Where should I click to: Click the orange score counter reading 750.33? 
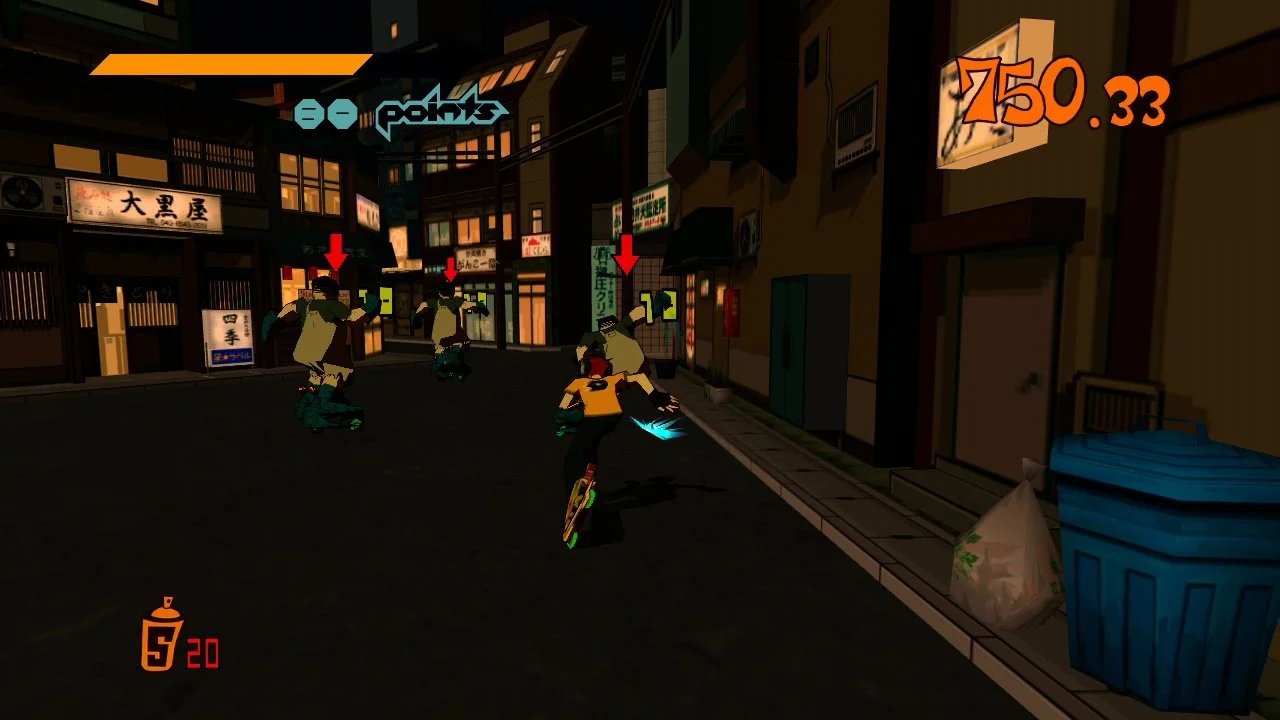point(1060,90)
